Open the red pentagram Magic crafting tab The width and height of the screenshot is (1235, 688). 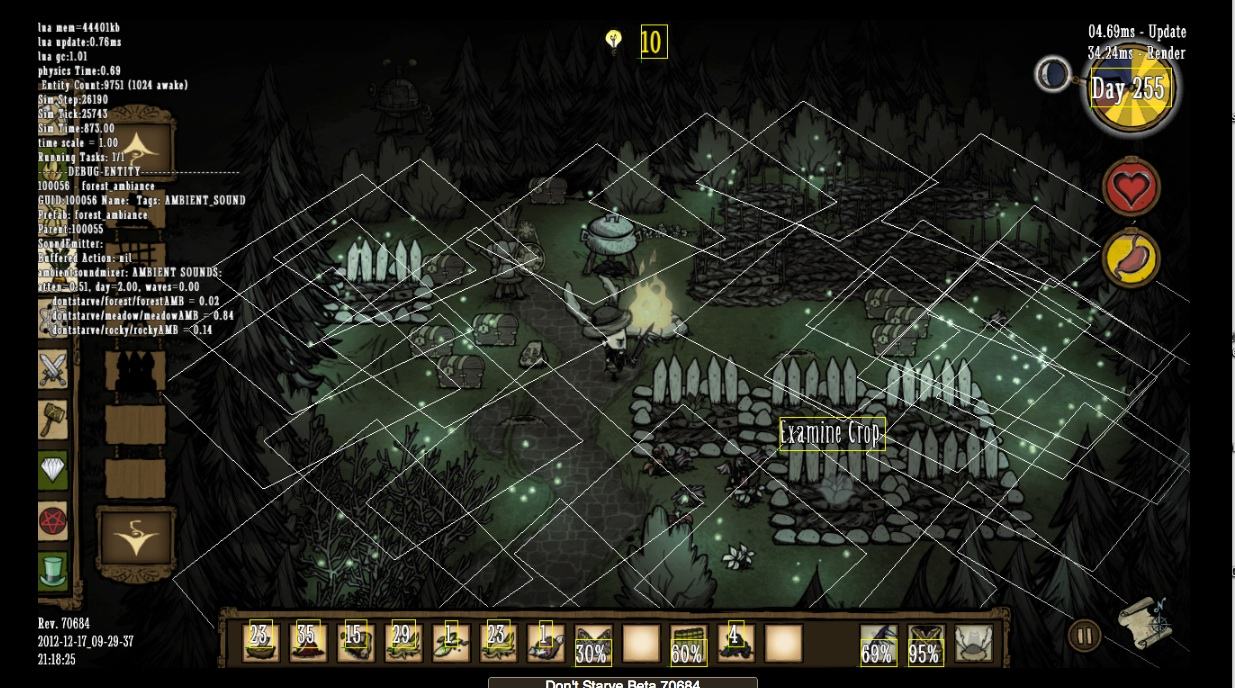pos(53,520)
